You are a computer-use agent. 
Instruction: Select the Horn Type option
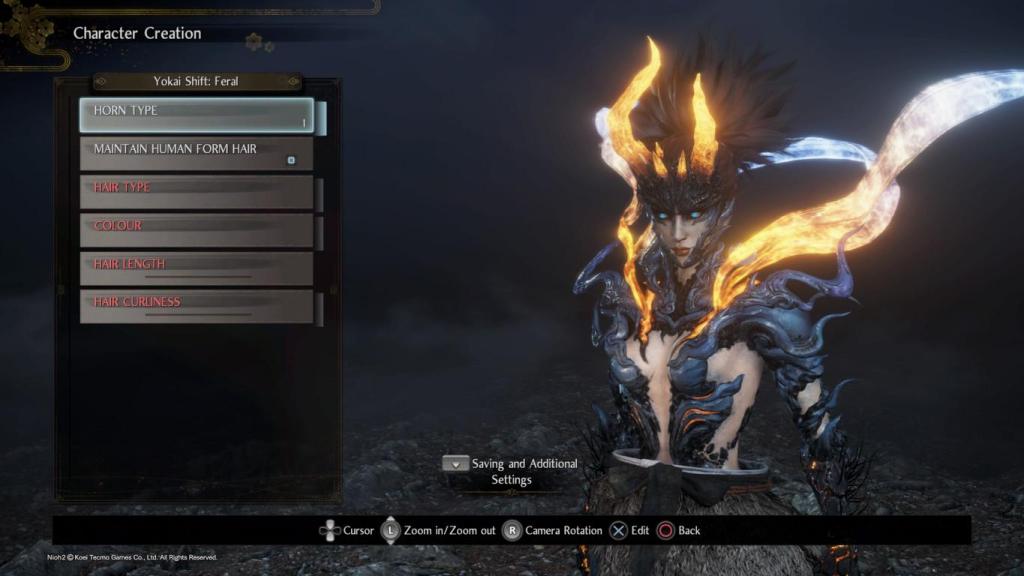196,115
